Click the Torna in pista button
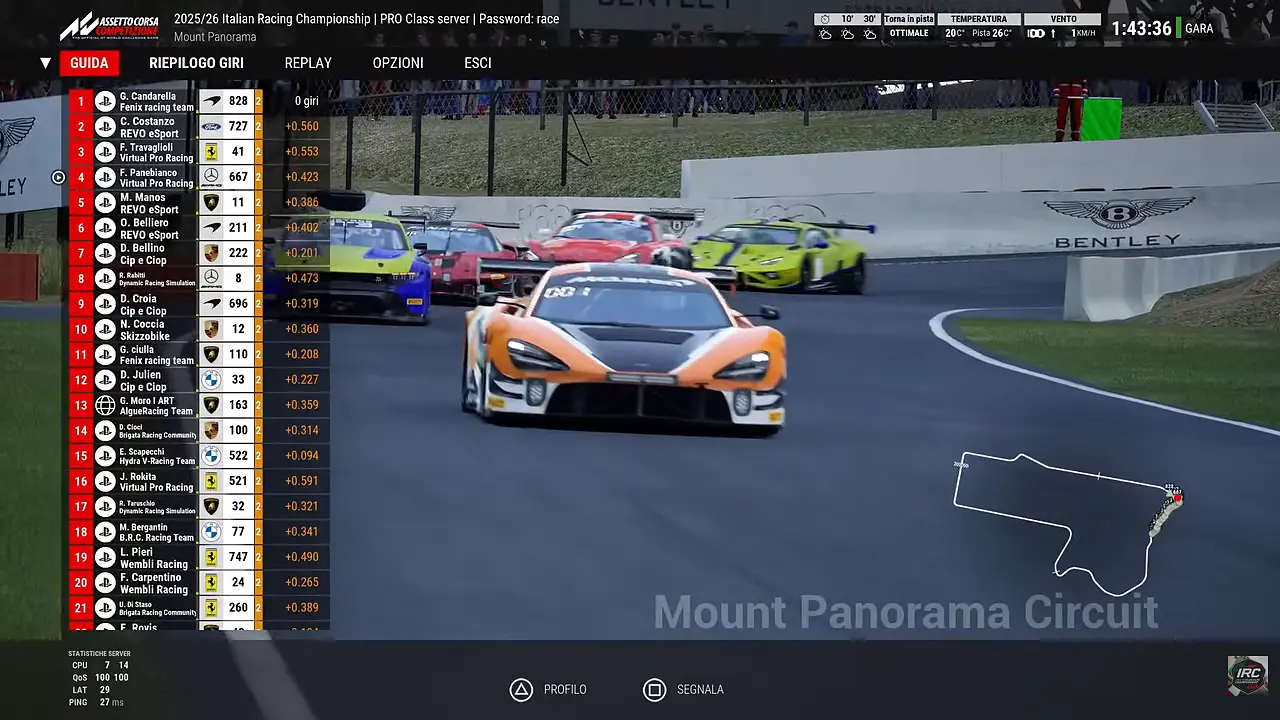The height and width of the screenshot is (720, 1280). [x=908, y=18]
